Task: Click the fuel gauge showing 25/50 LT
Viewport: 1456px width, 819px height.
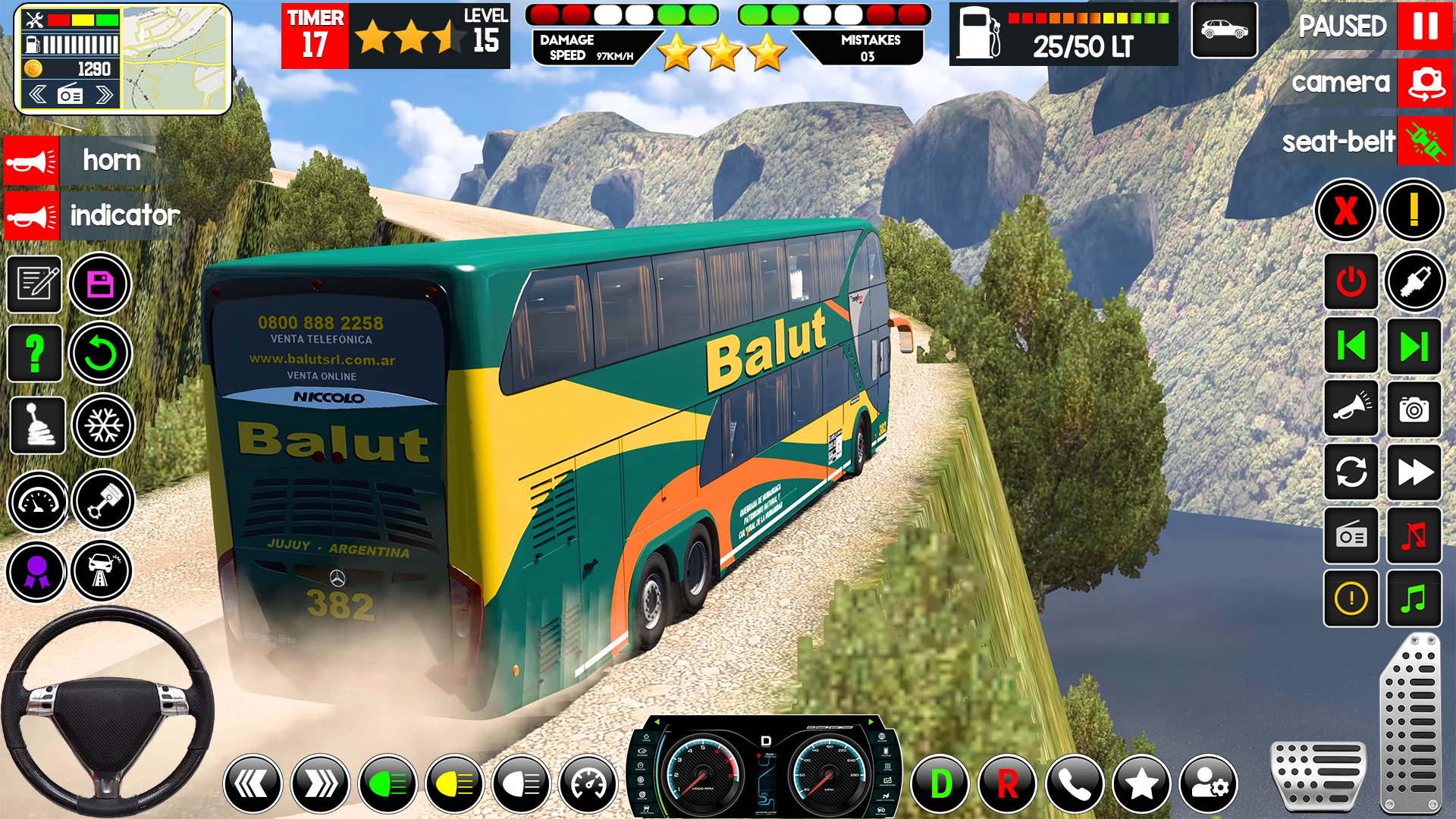Action: click(x=1062, y=34)
